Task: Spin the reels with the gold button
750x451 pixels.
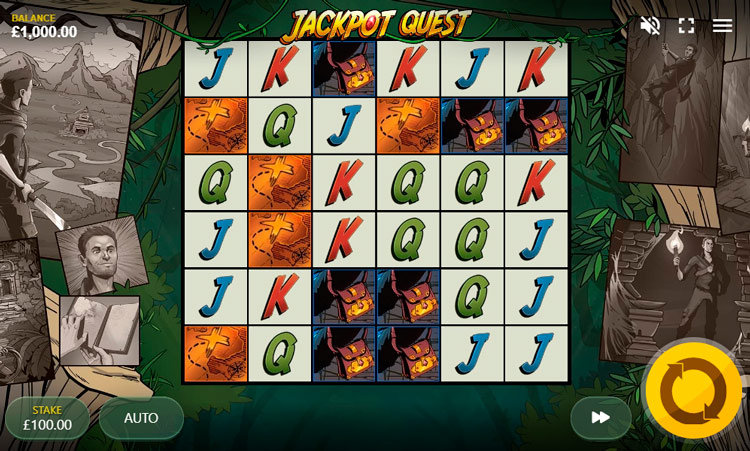Action: click(x=693, y=391)
